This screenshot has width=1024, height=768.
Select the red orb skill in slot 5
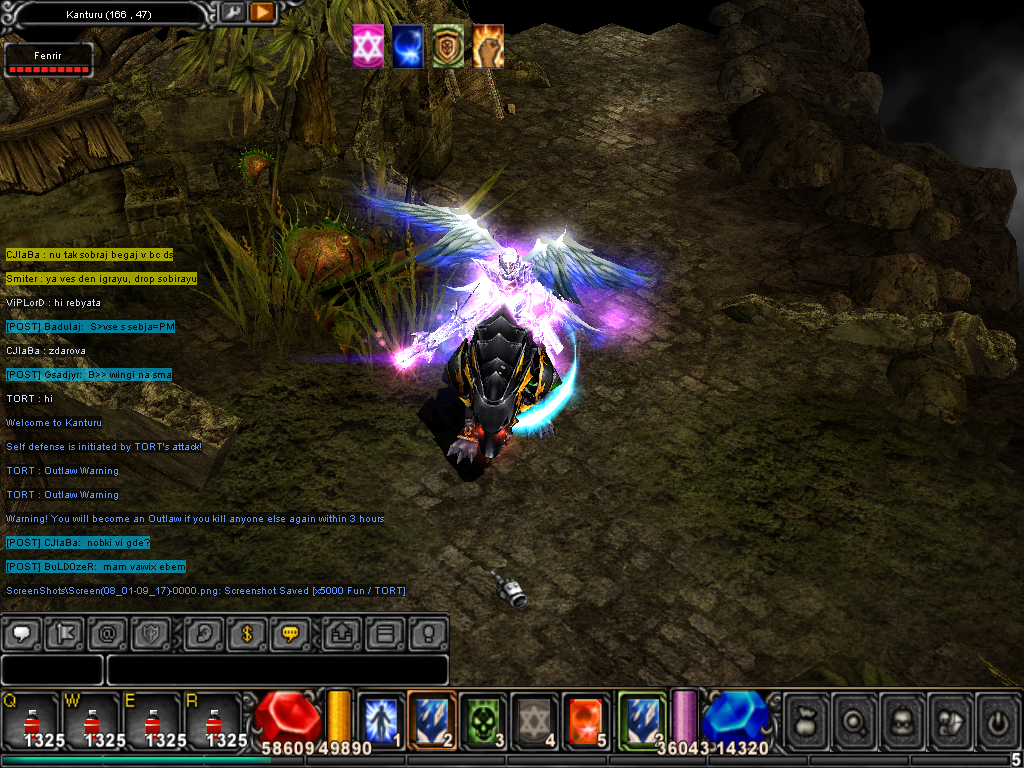click(x=586, y=719)
